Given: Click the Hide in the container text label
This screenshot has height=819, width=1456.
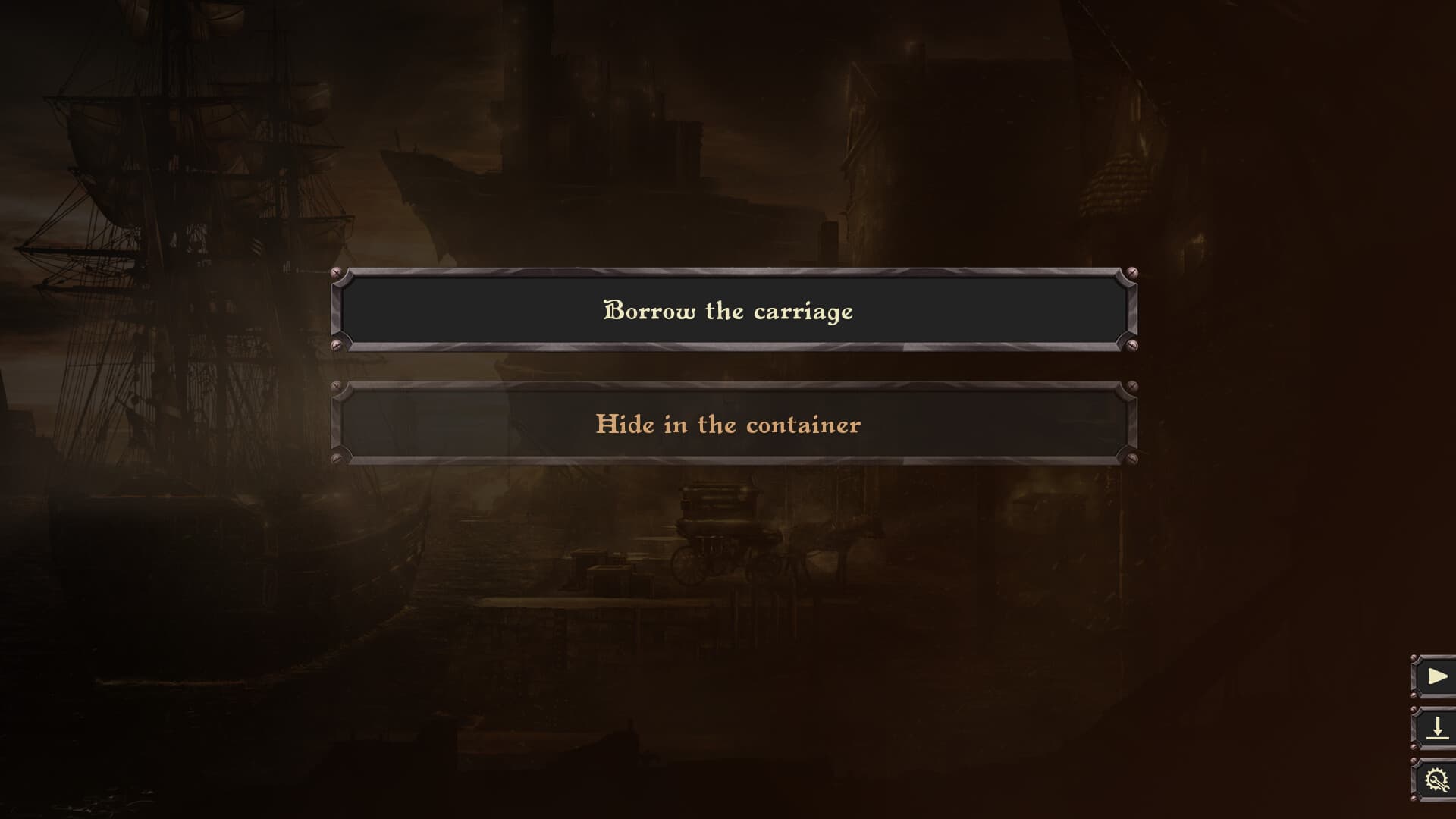Looking at the screenshot, I should coord(728,425).
